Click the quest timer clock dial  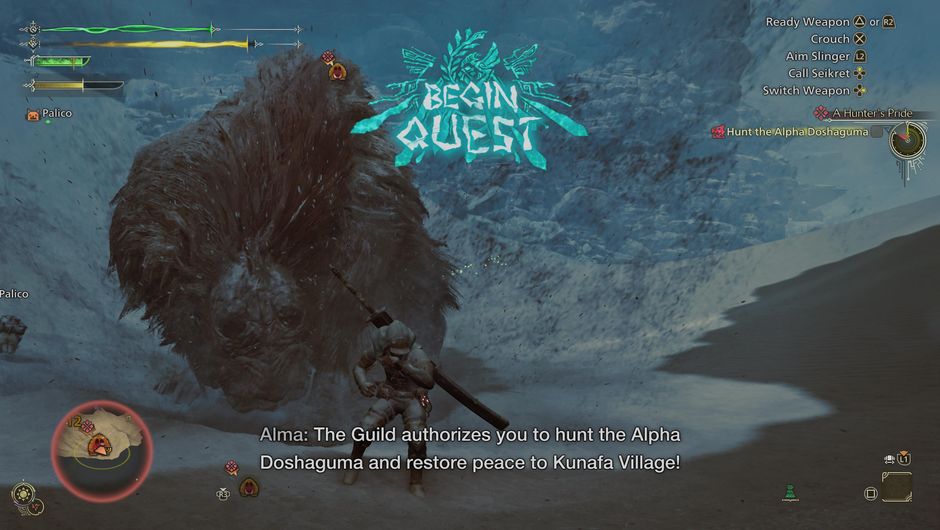point(908,140)
